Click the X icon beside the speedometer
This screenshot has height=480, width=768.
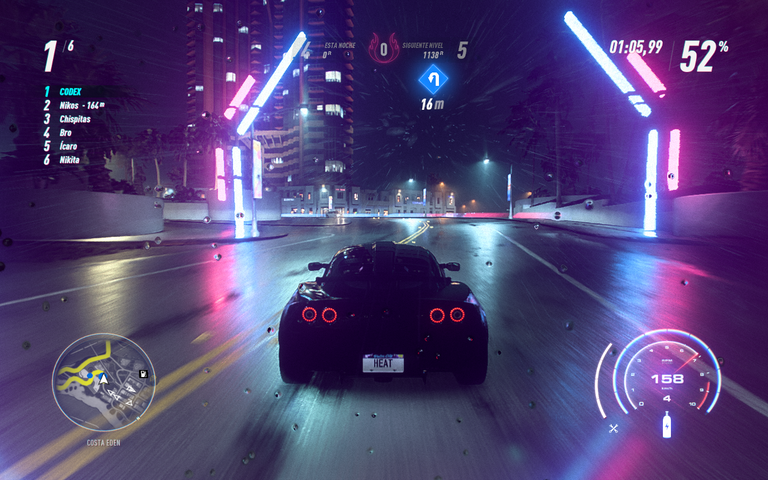point(614,428)
